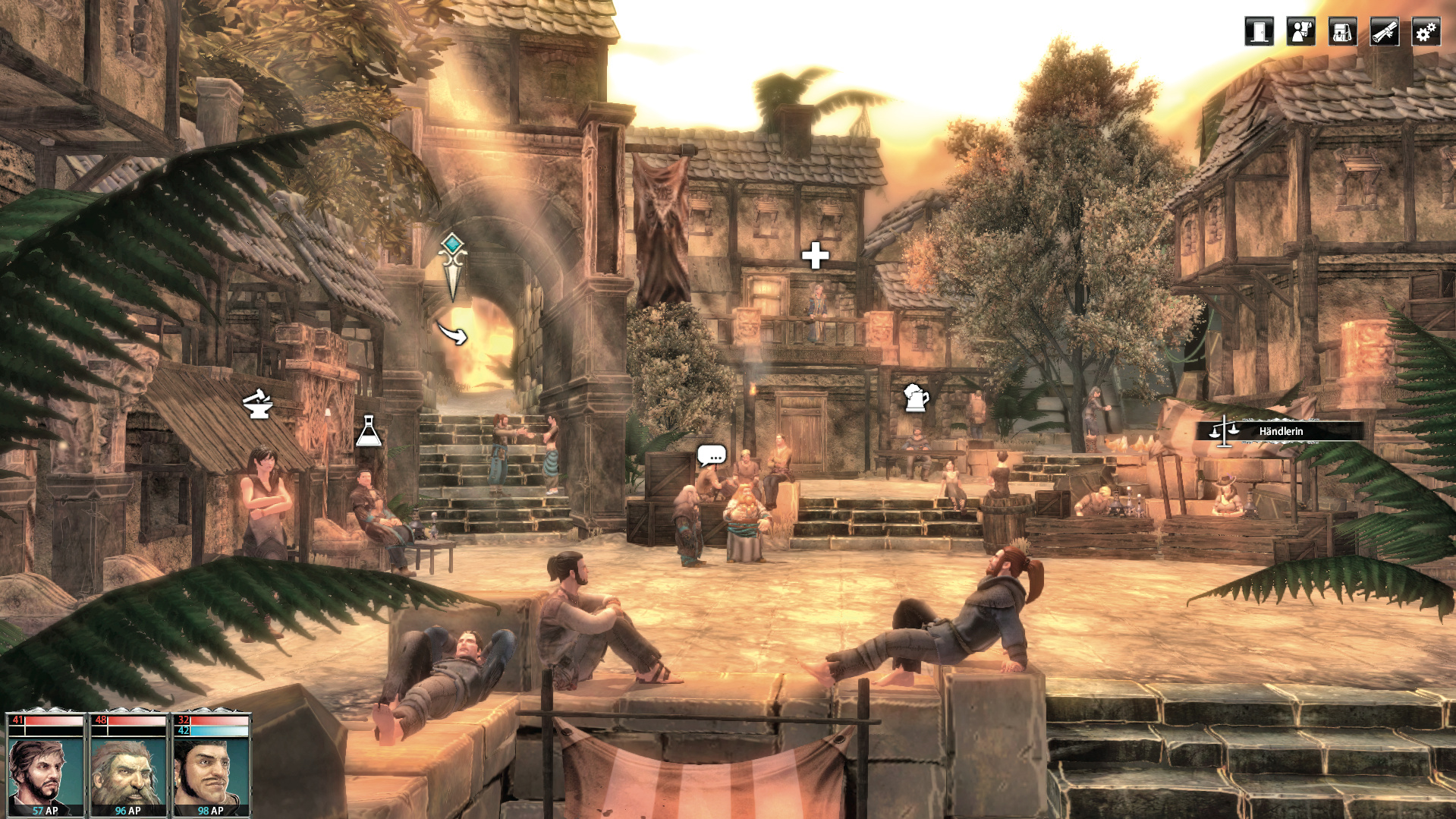1456x819 pixels.
Task: Click the curved arrow exit marker
Action: (x=453, y=332)
